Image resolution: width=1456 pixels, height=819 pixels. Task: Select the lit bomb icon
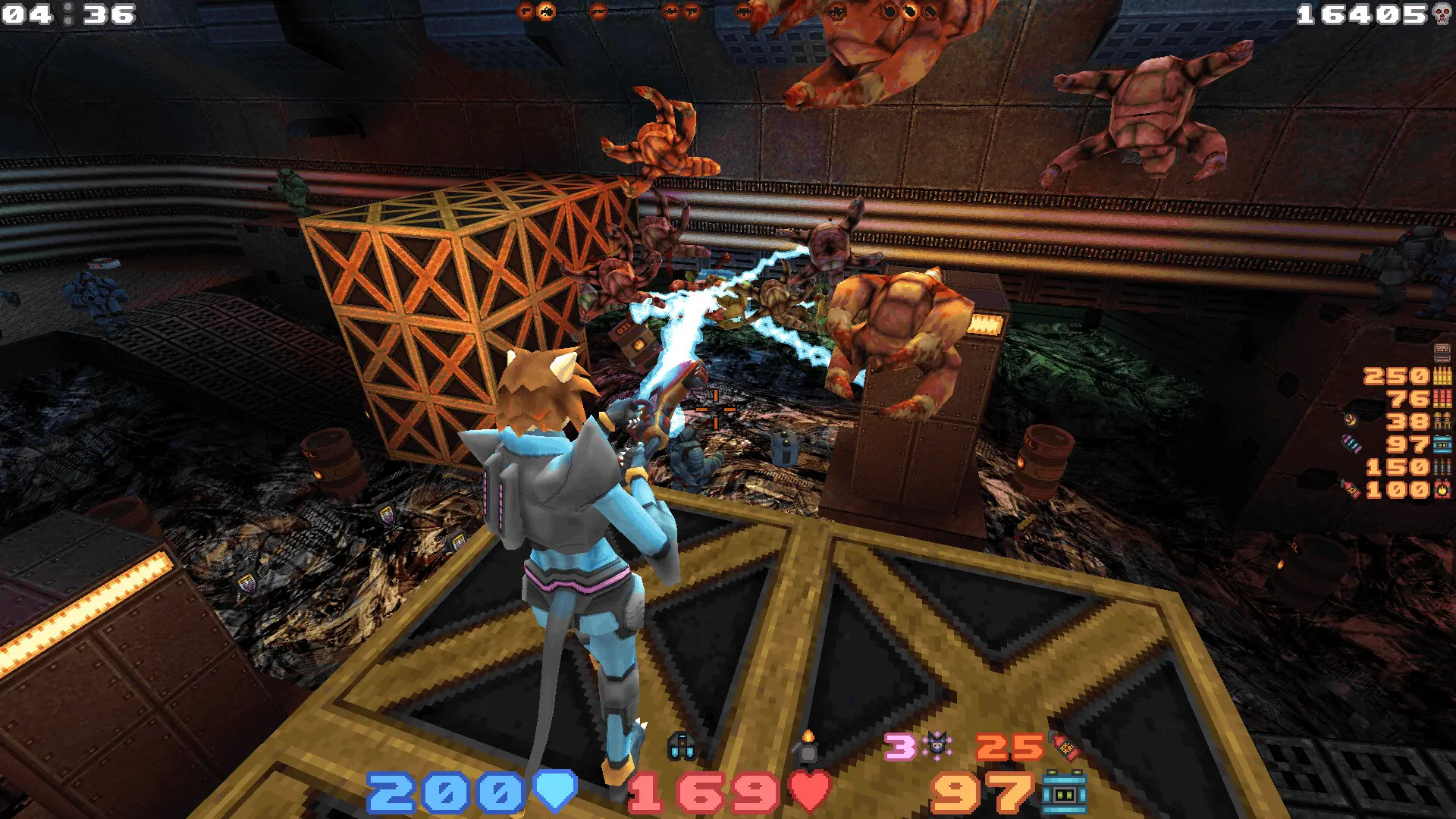point(808,746)
